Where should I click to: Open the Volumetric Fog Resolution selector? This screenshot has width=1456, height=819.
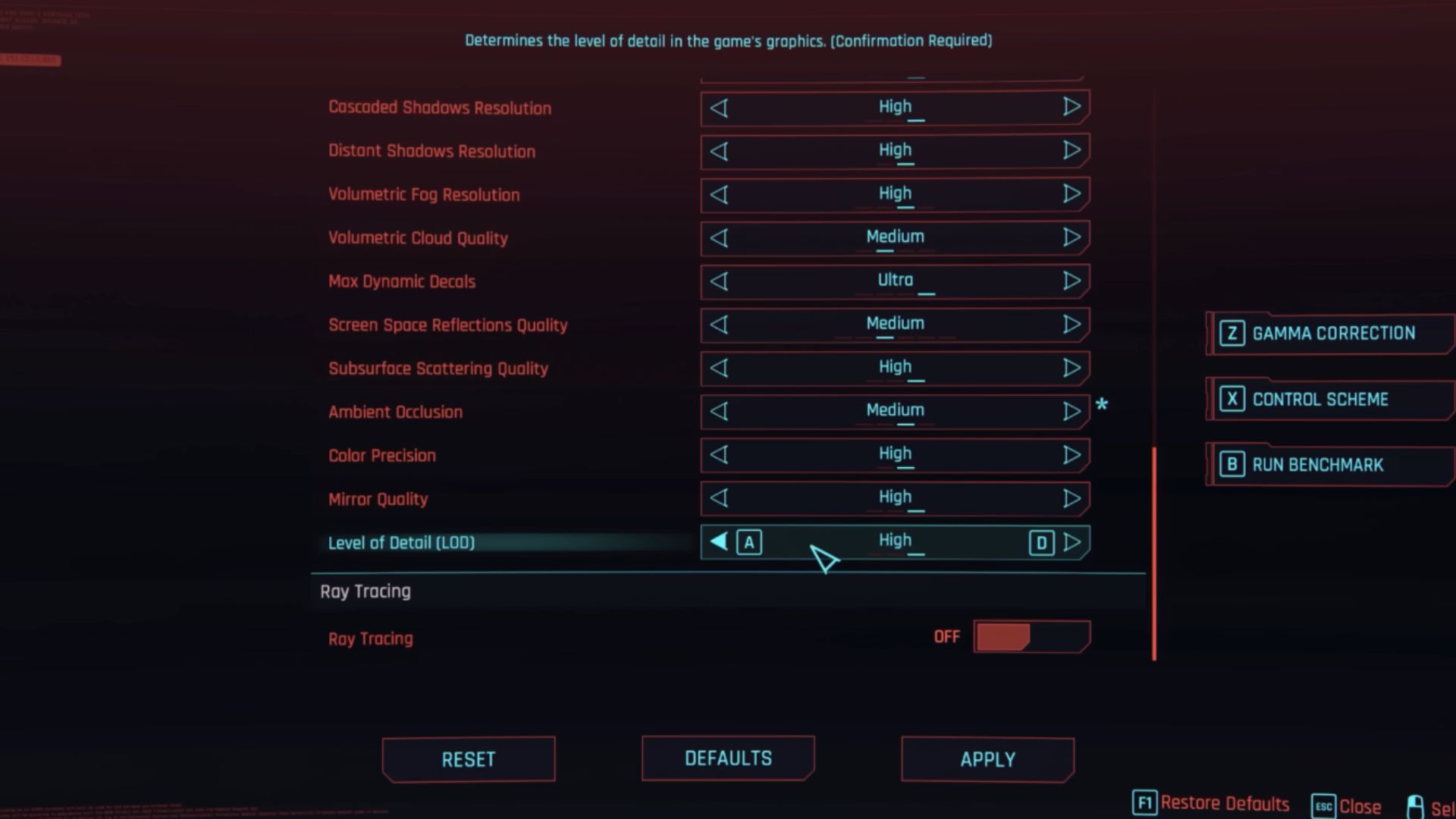pos(895,194)
